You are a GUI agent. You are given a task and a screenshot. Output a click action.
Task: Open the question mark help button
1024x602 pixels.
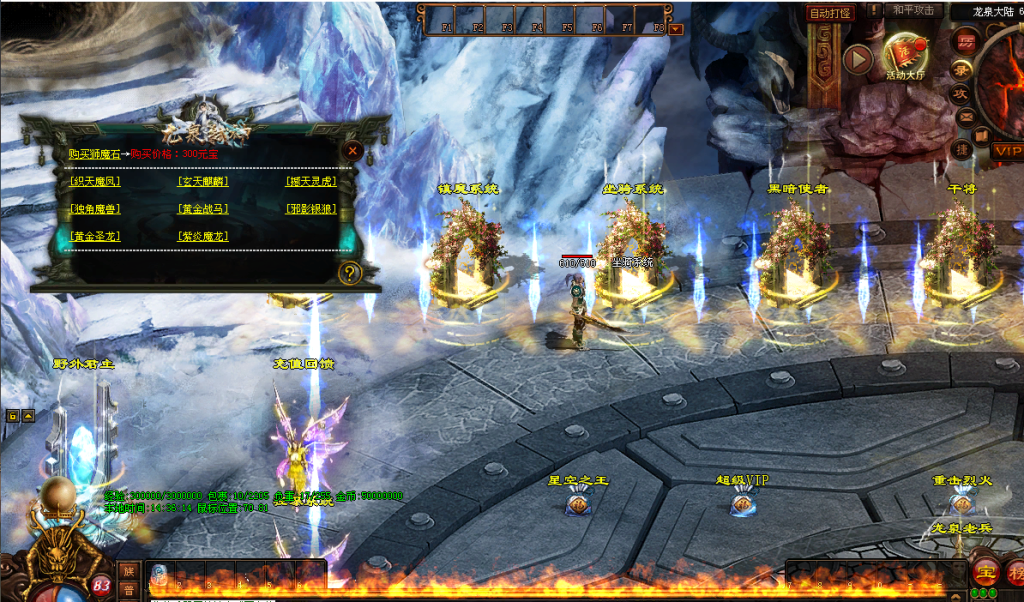[349, 273]
